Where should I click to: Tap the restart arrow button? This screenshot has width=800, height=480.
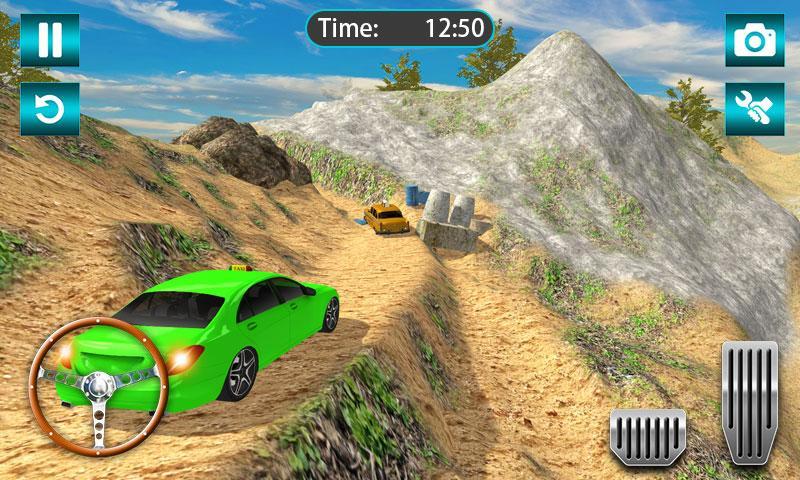(x=49, y=108)
